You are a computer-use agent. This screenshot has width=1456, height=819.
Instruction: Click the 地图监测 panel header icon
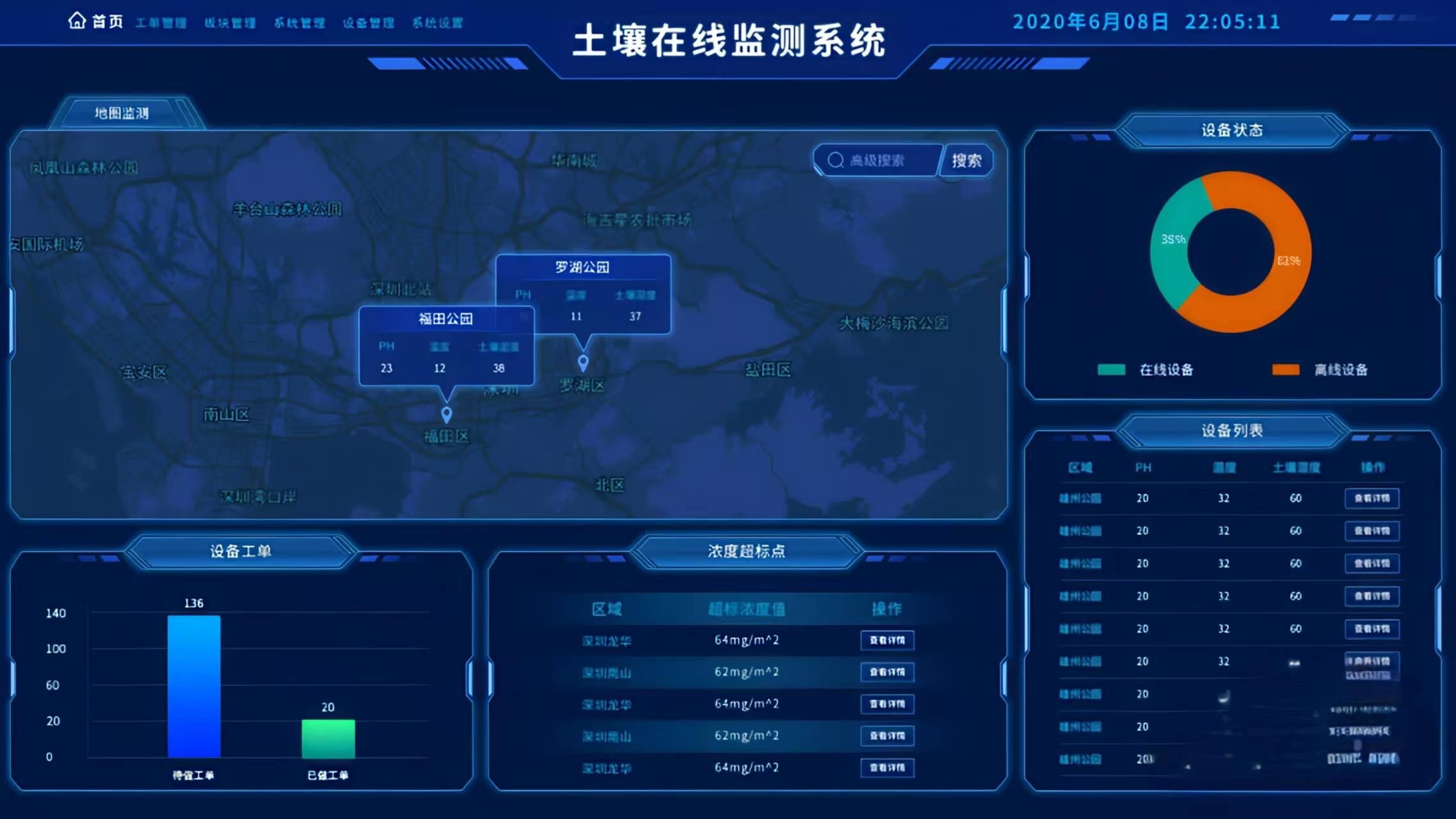coord(123,111)
